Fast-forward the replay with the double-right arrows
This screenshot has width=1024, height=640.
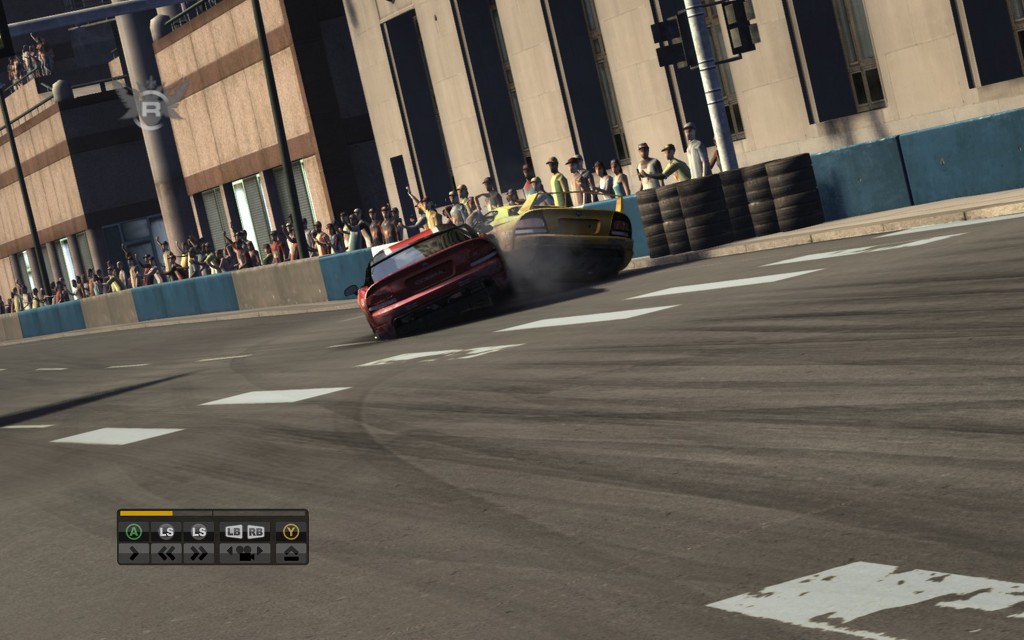point(199,551)
